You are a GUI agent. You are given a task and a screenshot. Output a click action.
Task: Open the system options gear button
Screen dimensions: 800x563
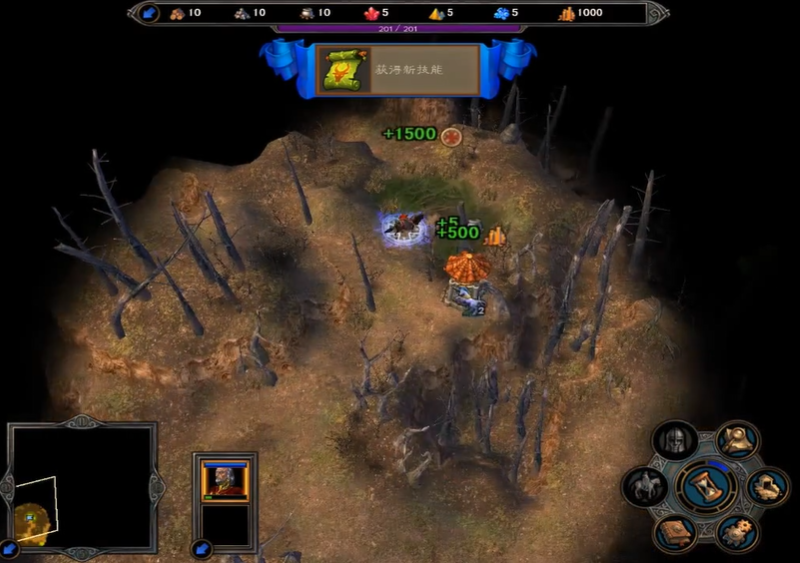click(x=737, y=531)
